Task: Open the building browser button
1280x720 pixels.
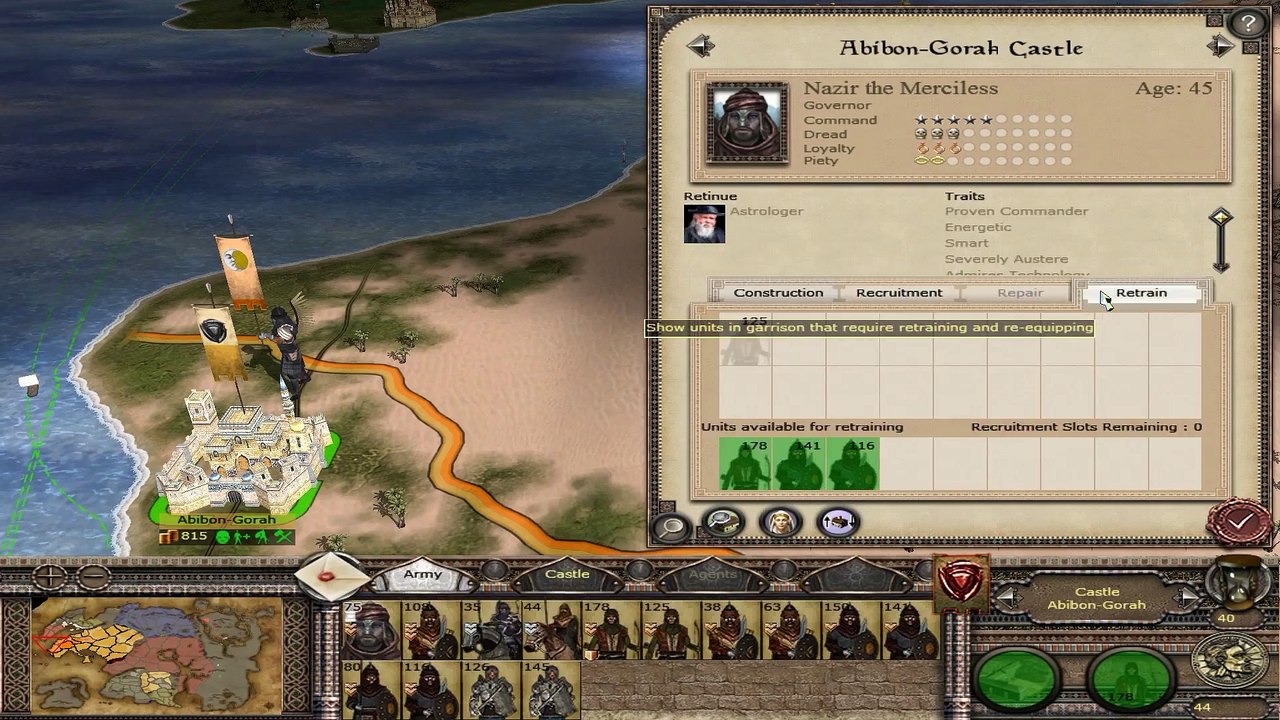Action: tap(723, 521)
